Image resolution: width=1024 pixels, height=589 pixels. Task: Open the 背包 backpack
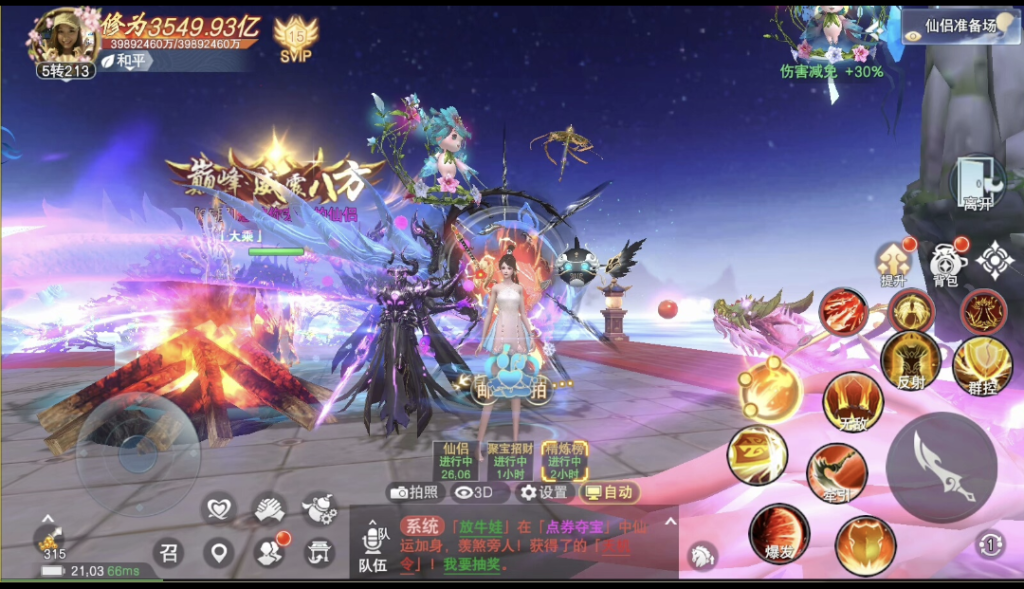(x=946, y=264)
